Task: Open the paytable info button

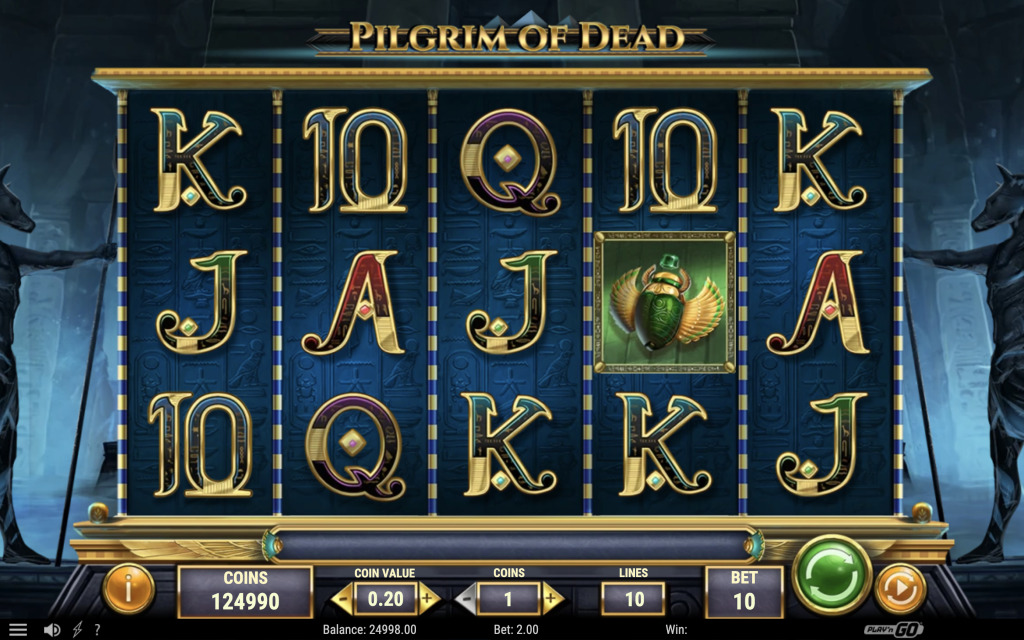Action: coord(128,589)
